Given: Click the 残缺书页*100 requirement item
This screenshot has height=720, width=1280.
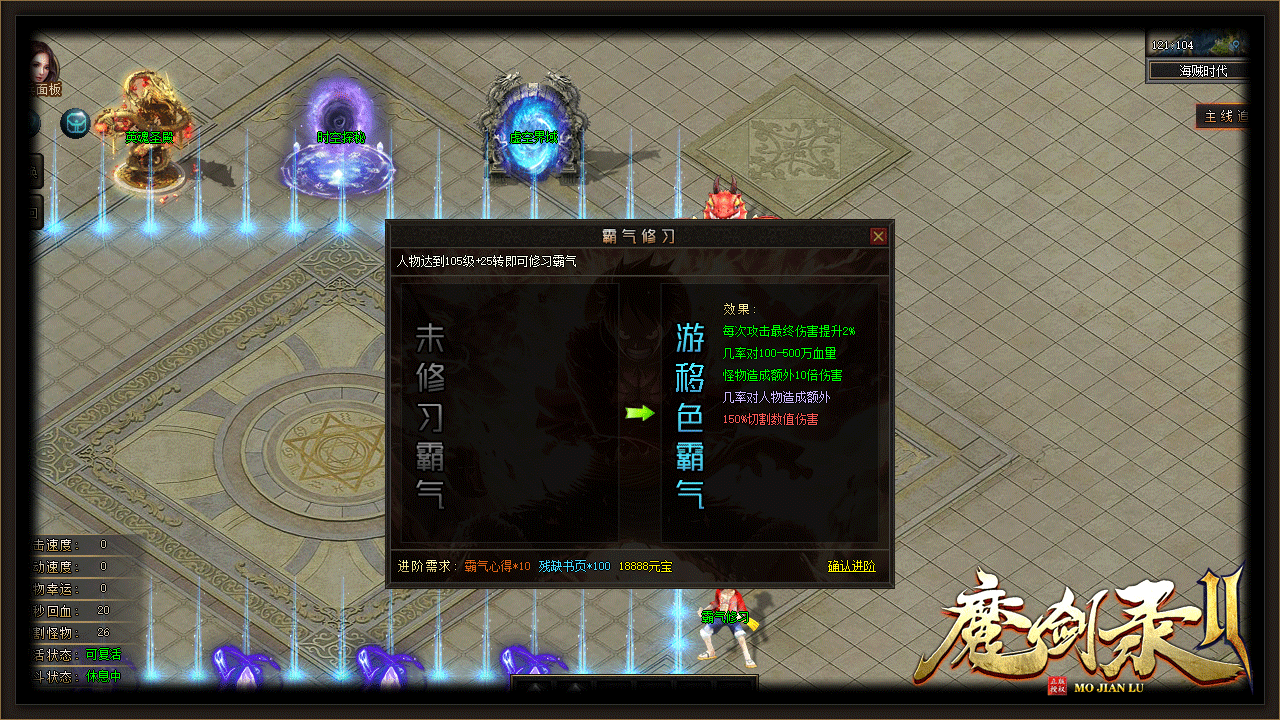Looking at the screenshot, I should 574,567.
